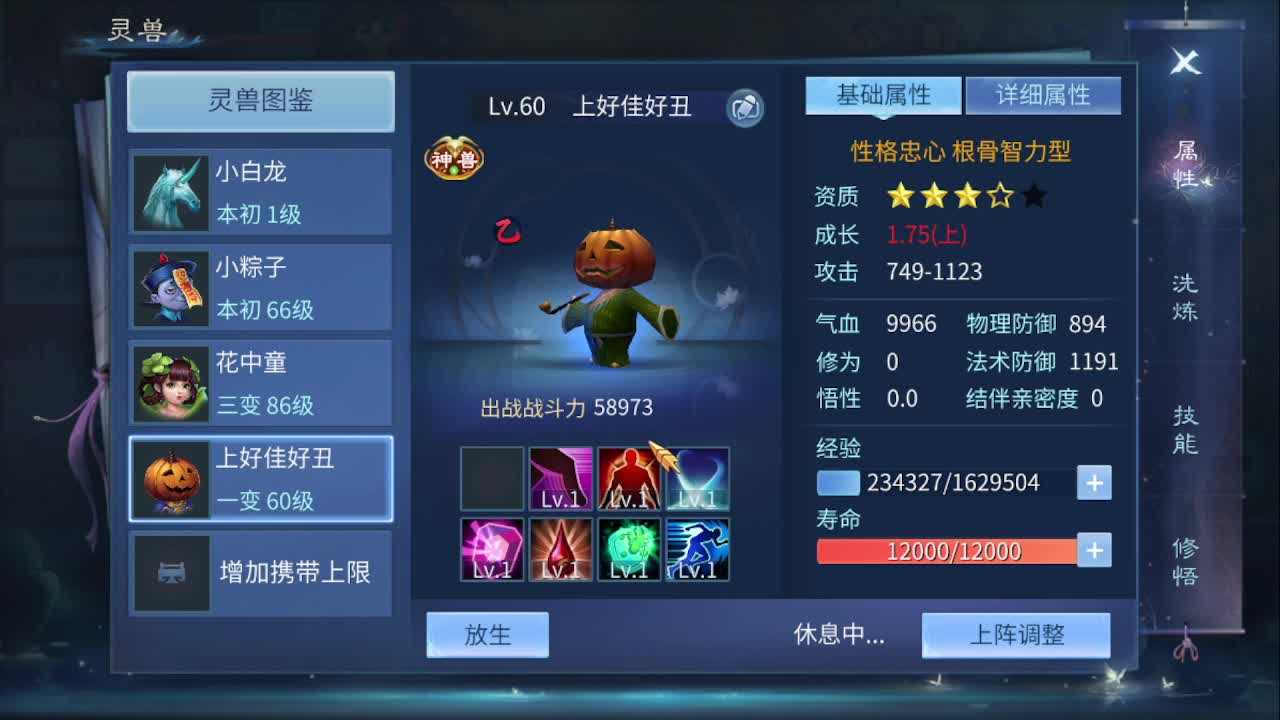Select the blue sprinting runner skill icon

(697, 547)
